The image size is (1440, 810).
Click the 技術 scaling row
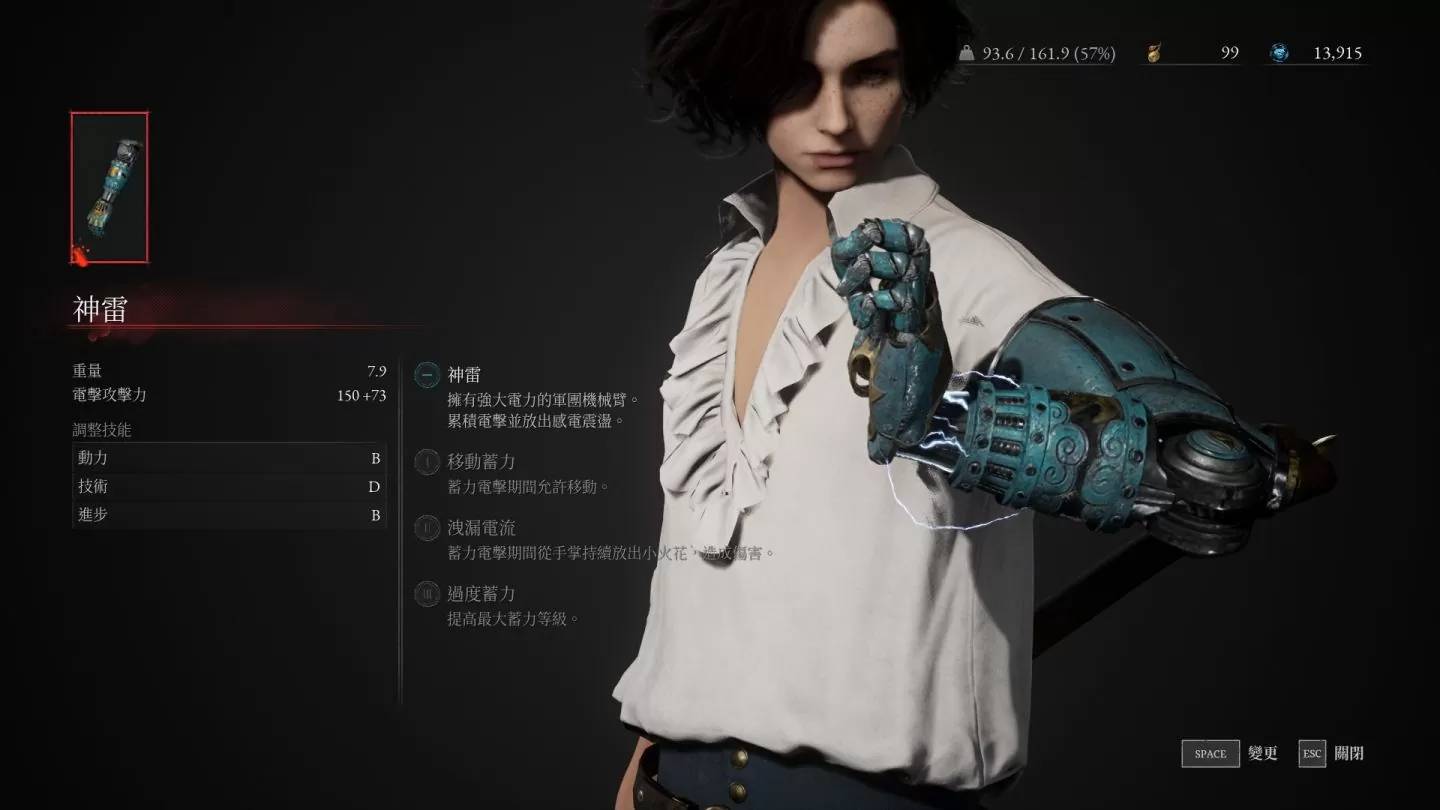229,487
